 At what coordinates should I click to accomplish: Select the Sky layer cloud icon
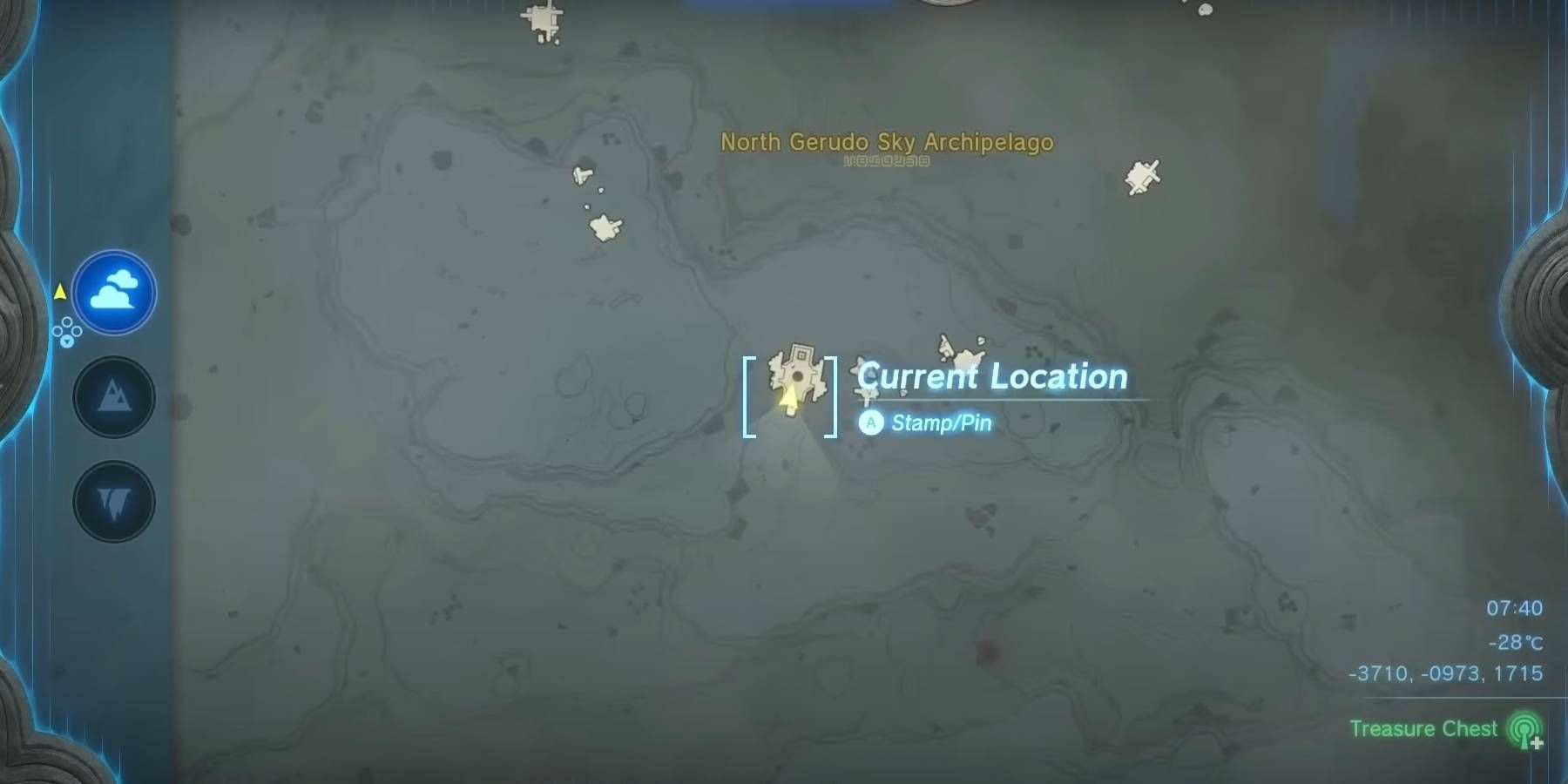coord(113,294)
